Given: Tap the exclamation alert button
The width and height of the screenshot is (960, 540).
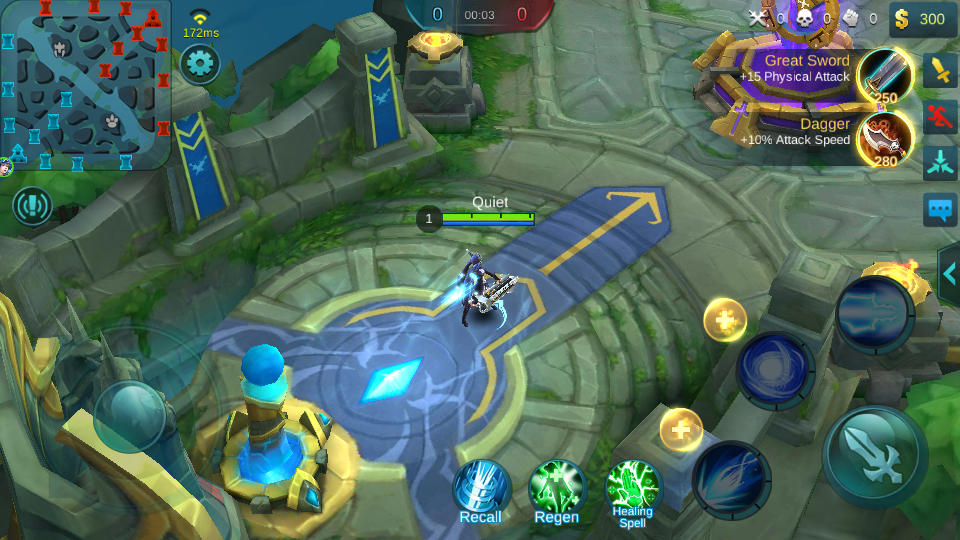Looking at the screenshot, I should [33, 206].
